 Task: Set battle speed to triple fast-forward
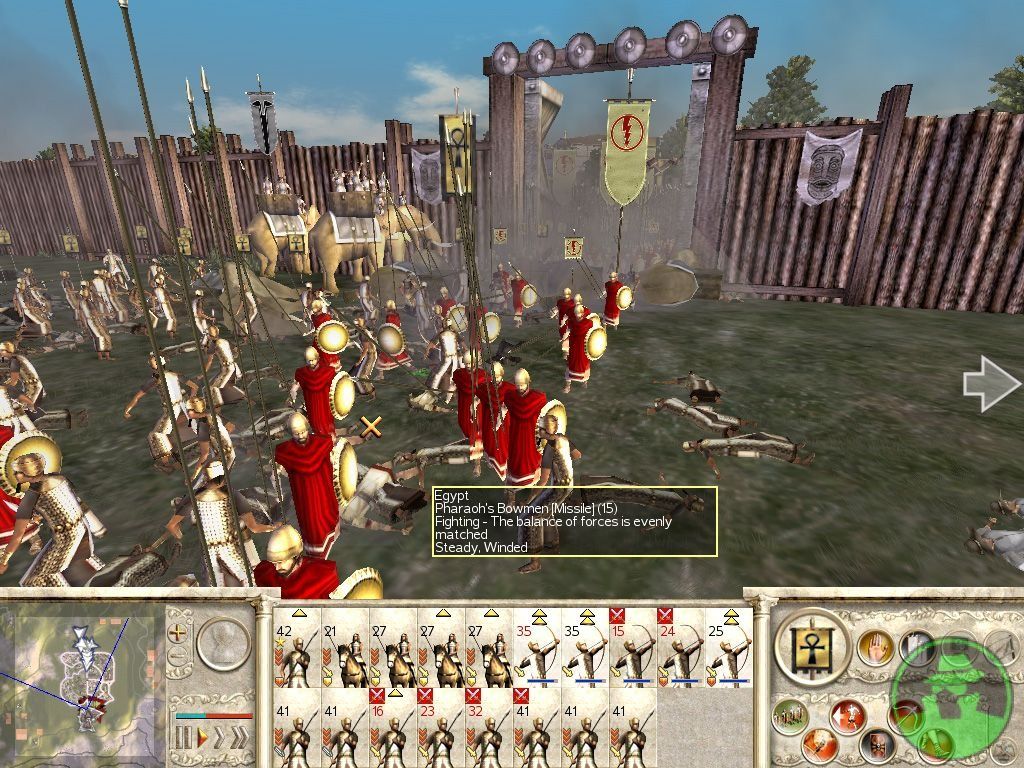[x=239, y=739]
